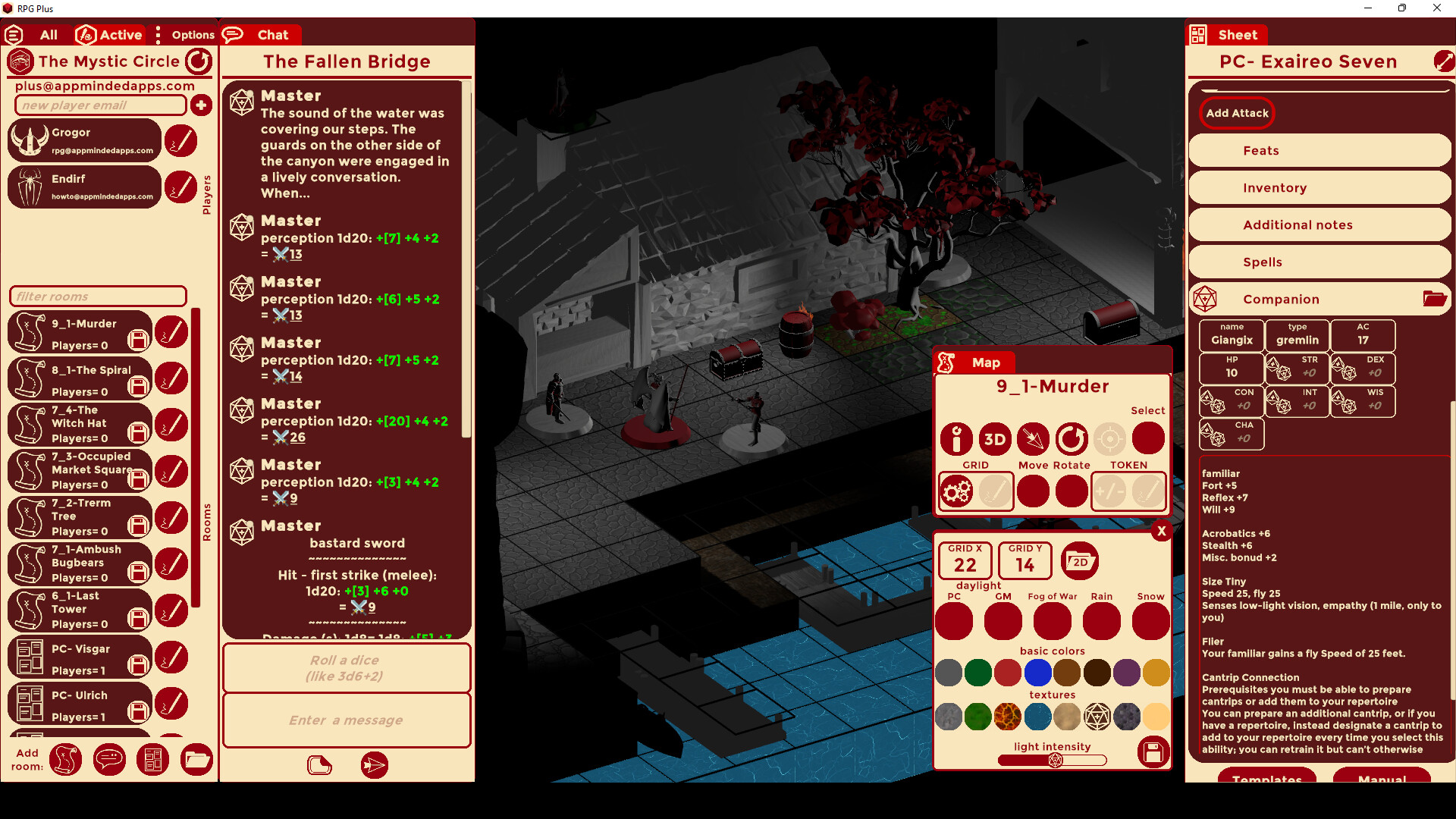Switch the map to 3D view
The width and height of the screenshot is (1456, 819).
coord(994,439)
